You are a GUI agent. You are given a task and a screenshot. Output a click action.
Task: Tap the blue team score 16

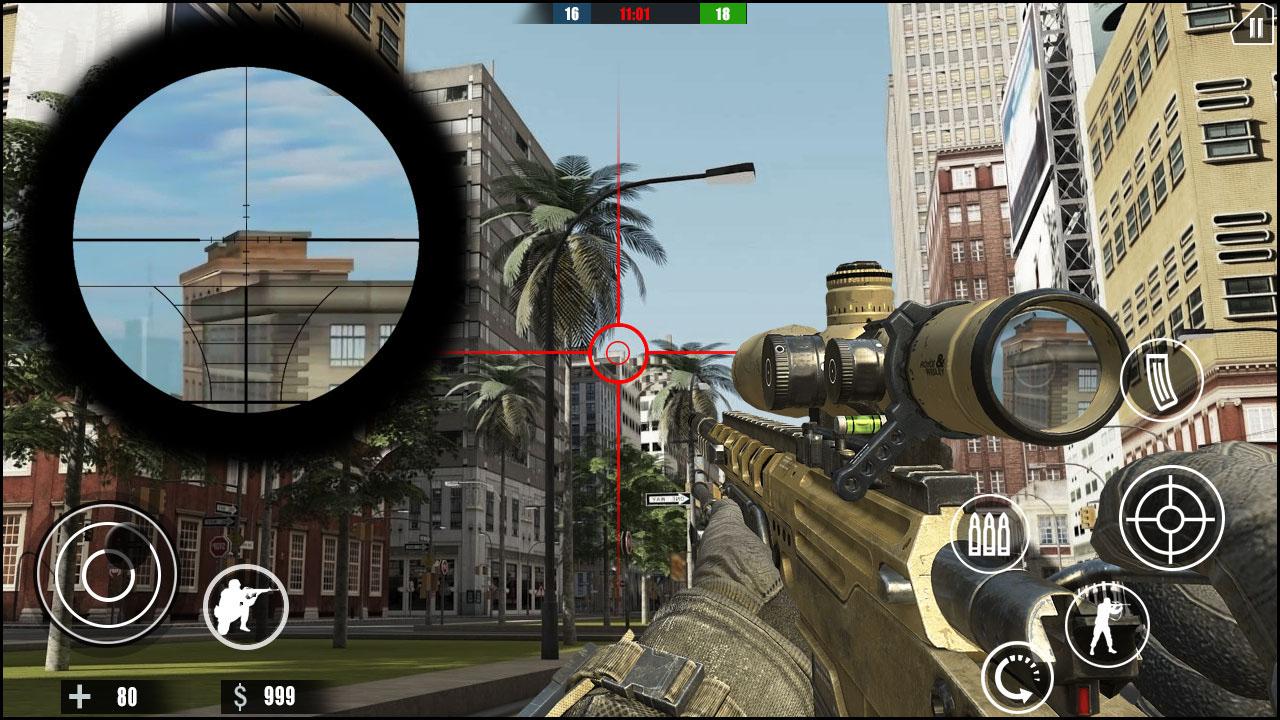pyautogui.click(x=570, y=14)
